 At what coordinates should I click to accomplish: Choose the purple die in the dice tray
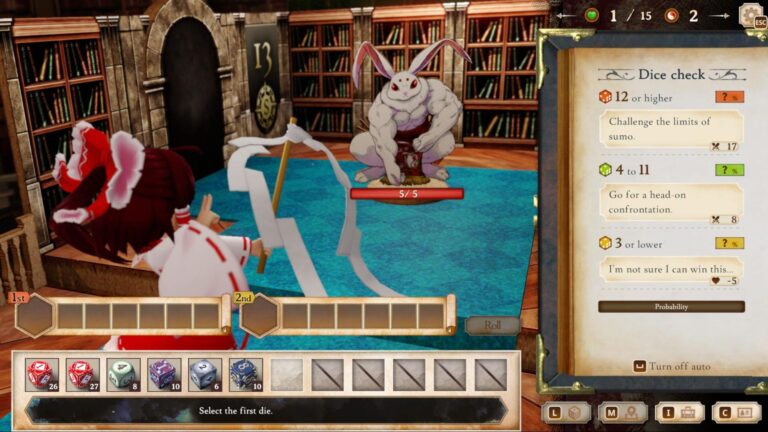click(164, 375)
